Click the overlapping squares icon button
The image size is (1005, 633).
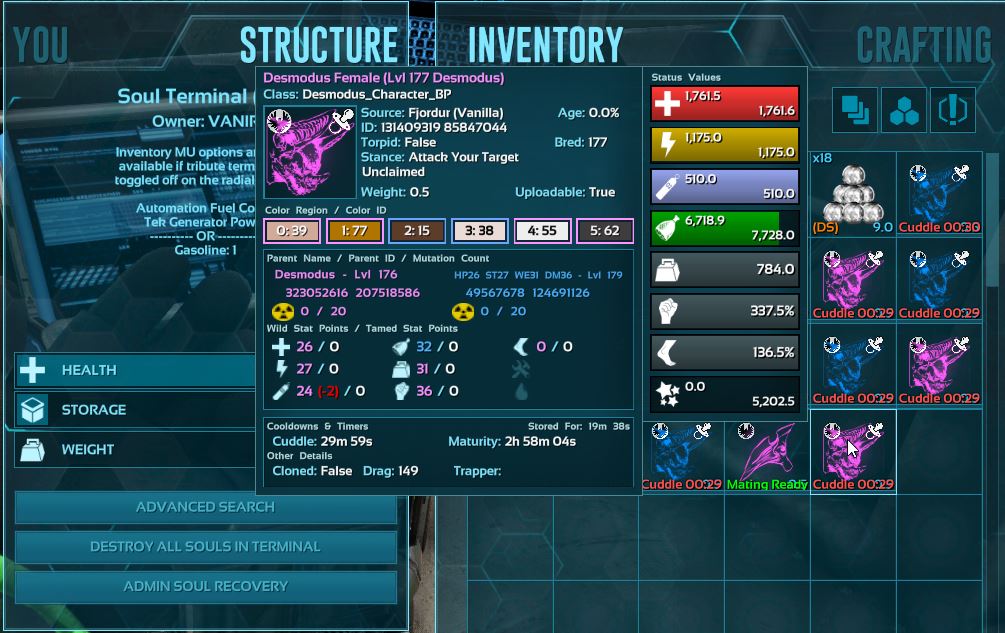click(x=855, y=110)
